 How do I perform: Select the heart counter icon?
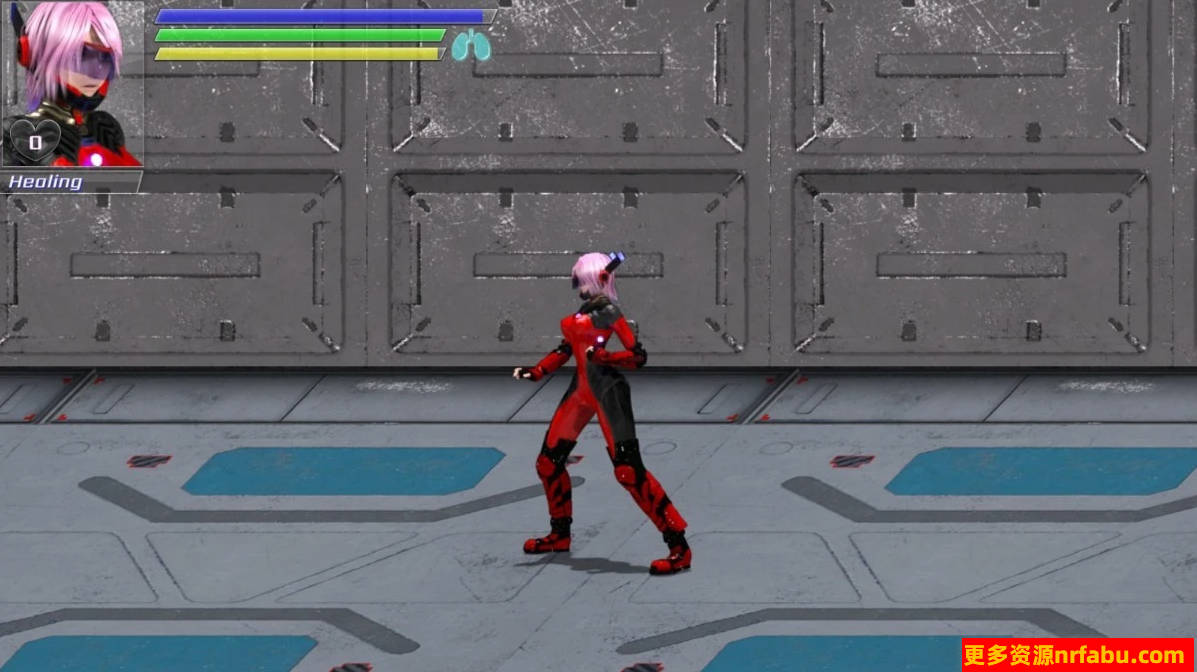click(34, 142)
